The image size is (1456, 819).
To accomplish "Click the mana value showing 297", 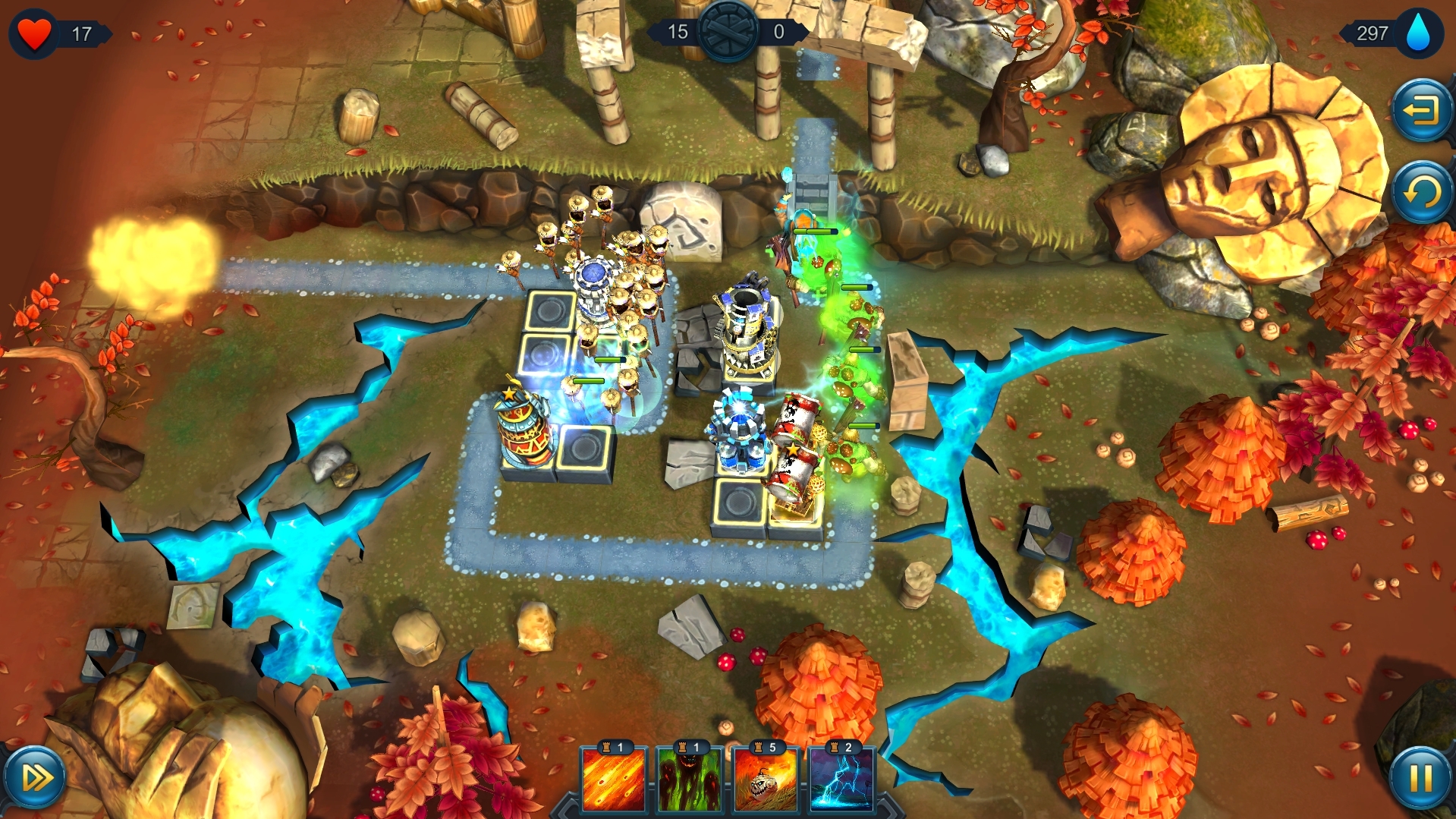I will [x=1371, y=33].
